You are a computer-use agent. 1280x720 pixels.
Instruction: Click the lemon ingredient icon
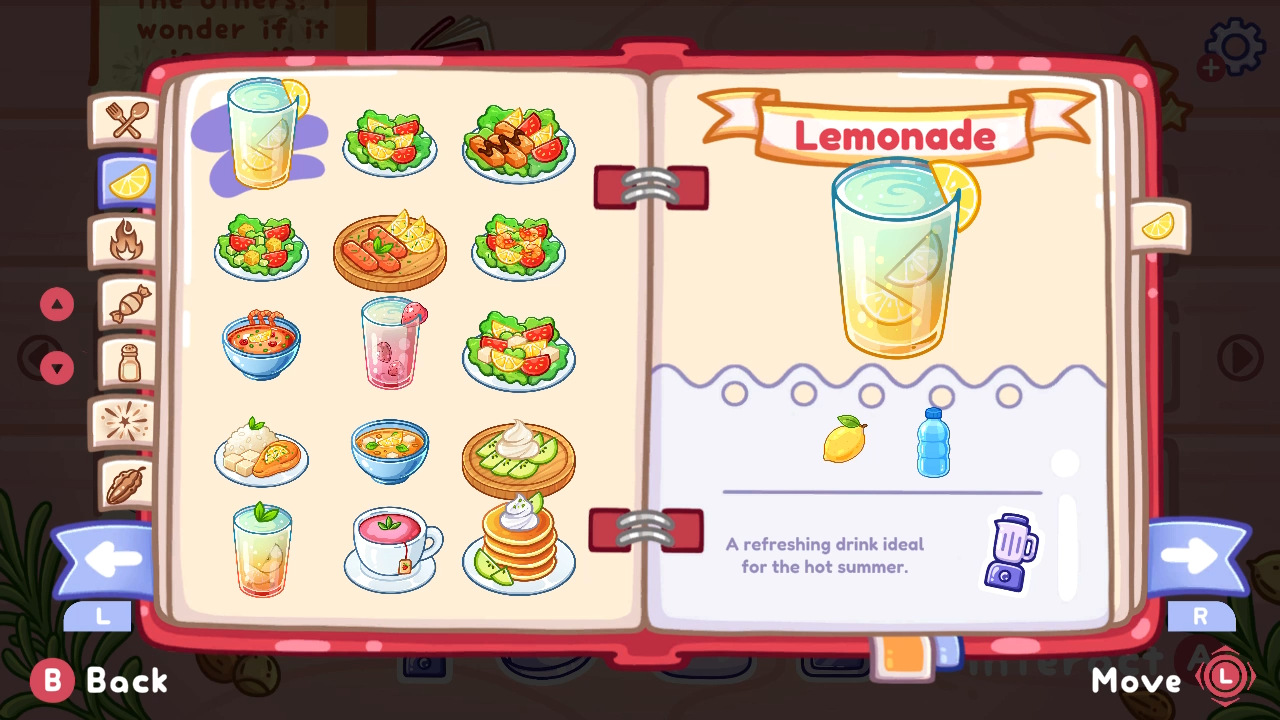pos(843,438)
